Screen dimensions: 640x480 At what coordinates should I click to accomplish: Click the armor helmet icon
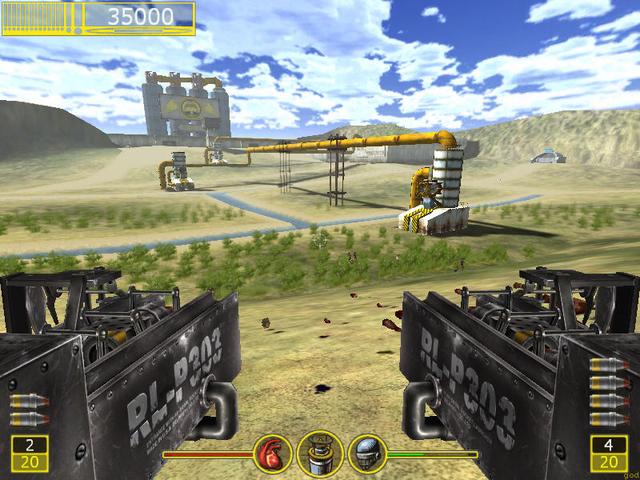tap(367, 453)
